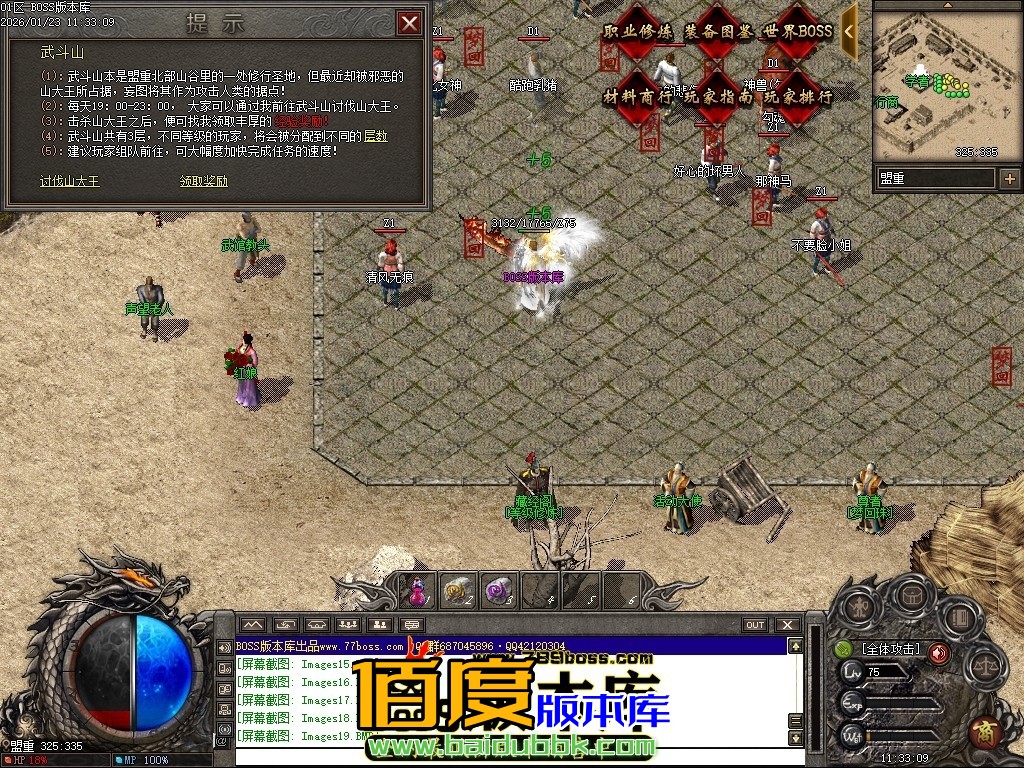Toggle the red sound speaker icon
1024x768 pixels.
click(x=939, y=653)
